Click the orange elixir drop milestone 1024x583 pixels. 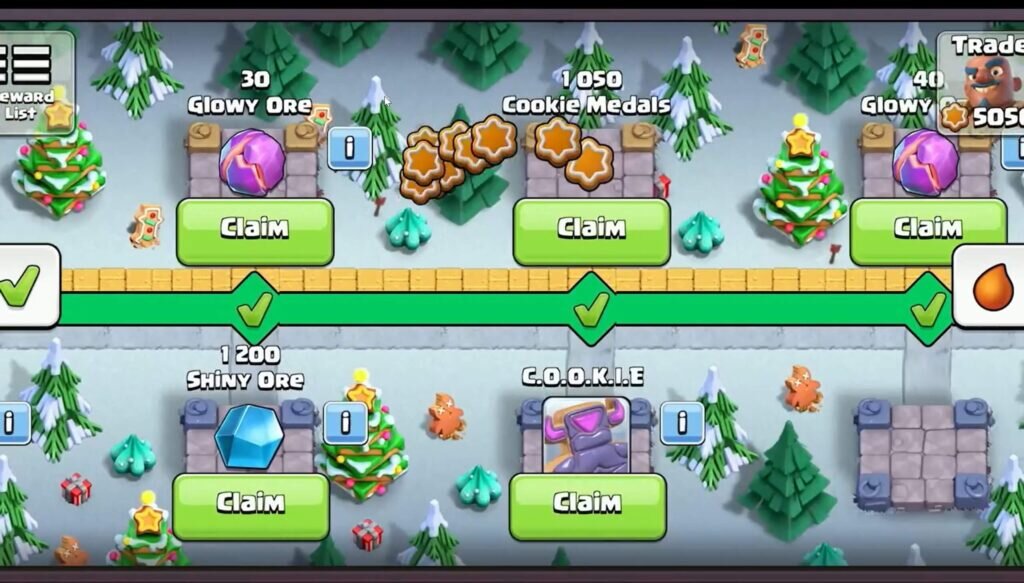994,287
